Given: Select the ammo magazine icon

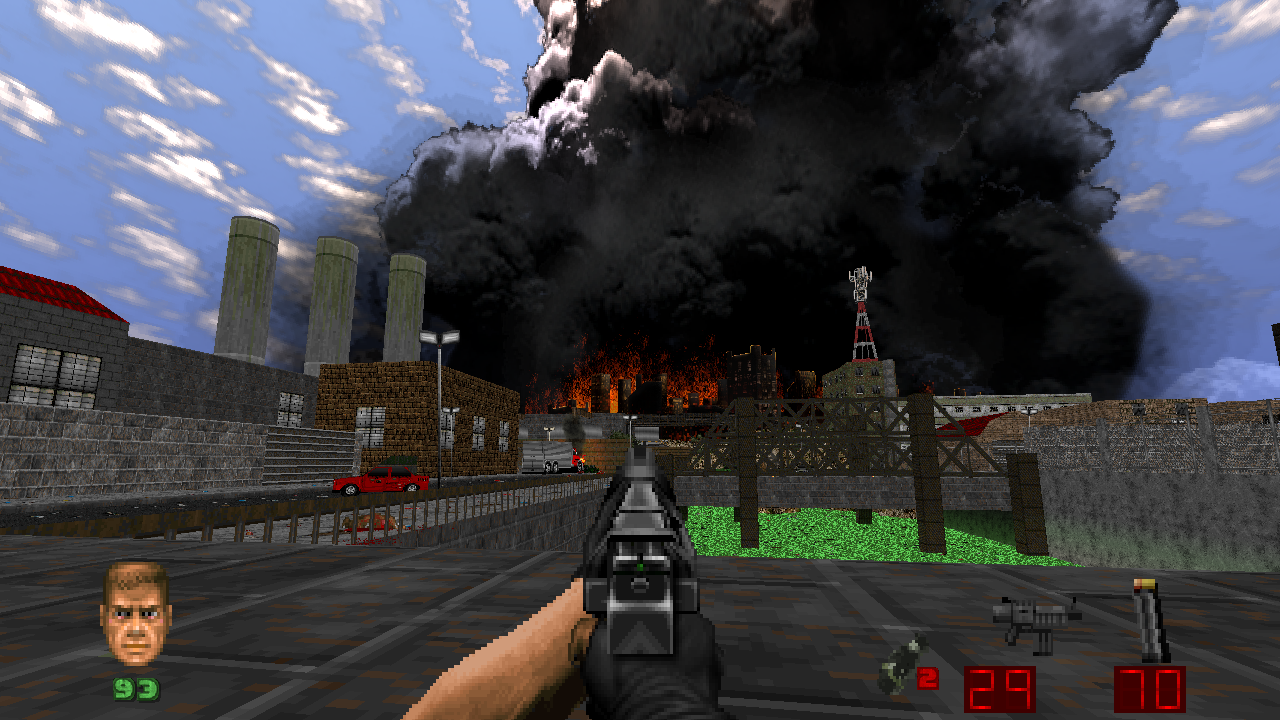Looking at the screenshot, I should [x=1151, y=621].
